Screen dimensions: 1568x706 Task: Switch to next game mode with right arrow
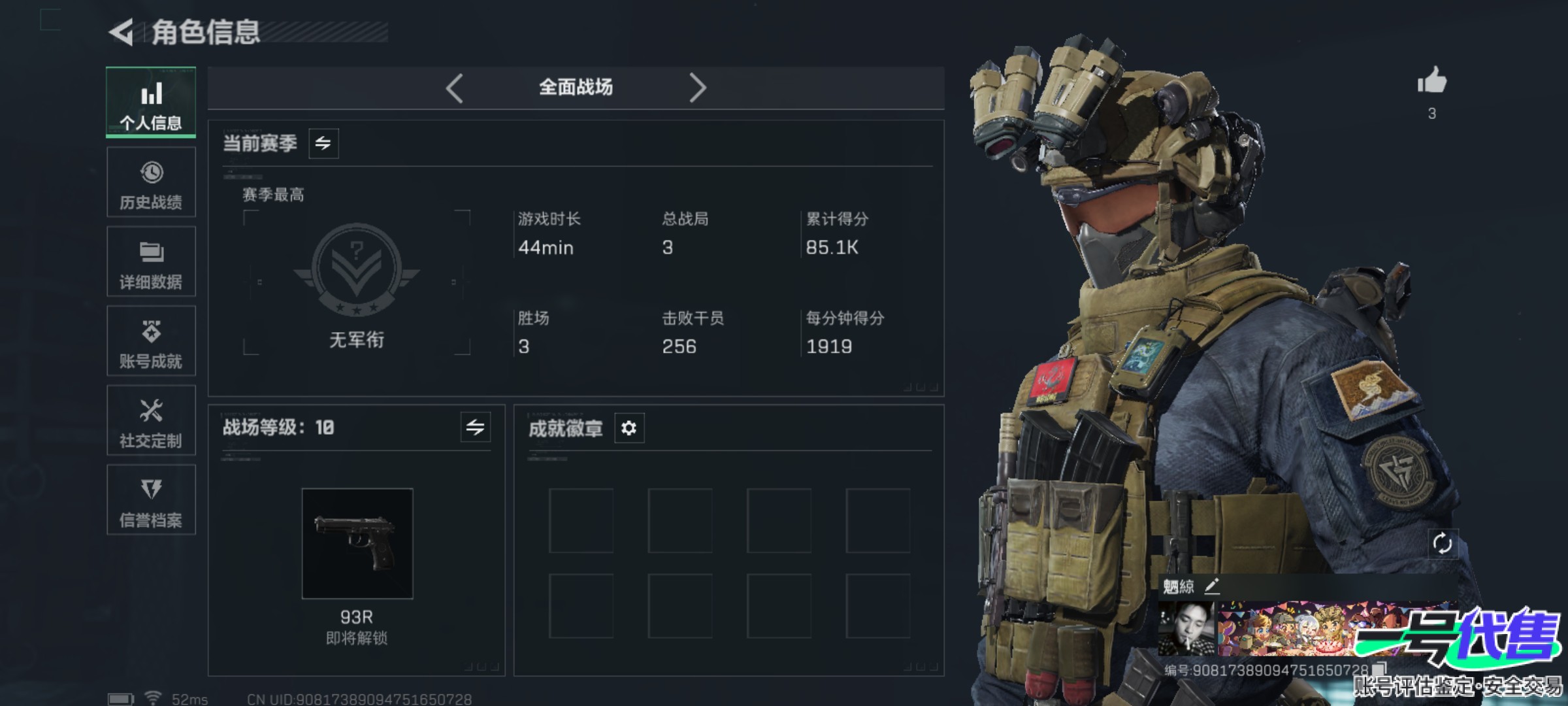coord(698,88)
